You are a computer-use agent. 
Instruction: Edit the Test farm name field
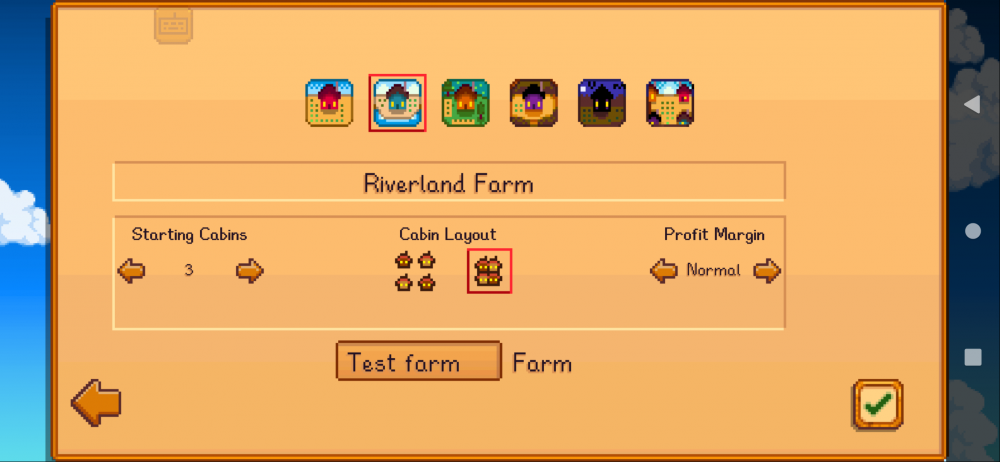pos(418,362)
